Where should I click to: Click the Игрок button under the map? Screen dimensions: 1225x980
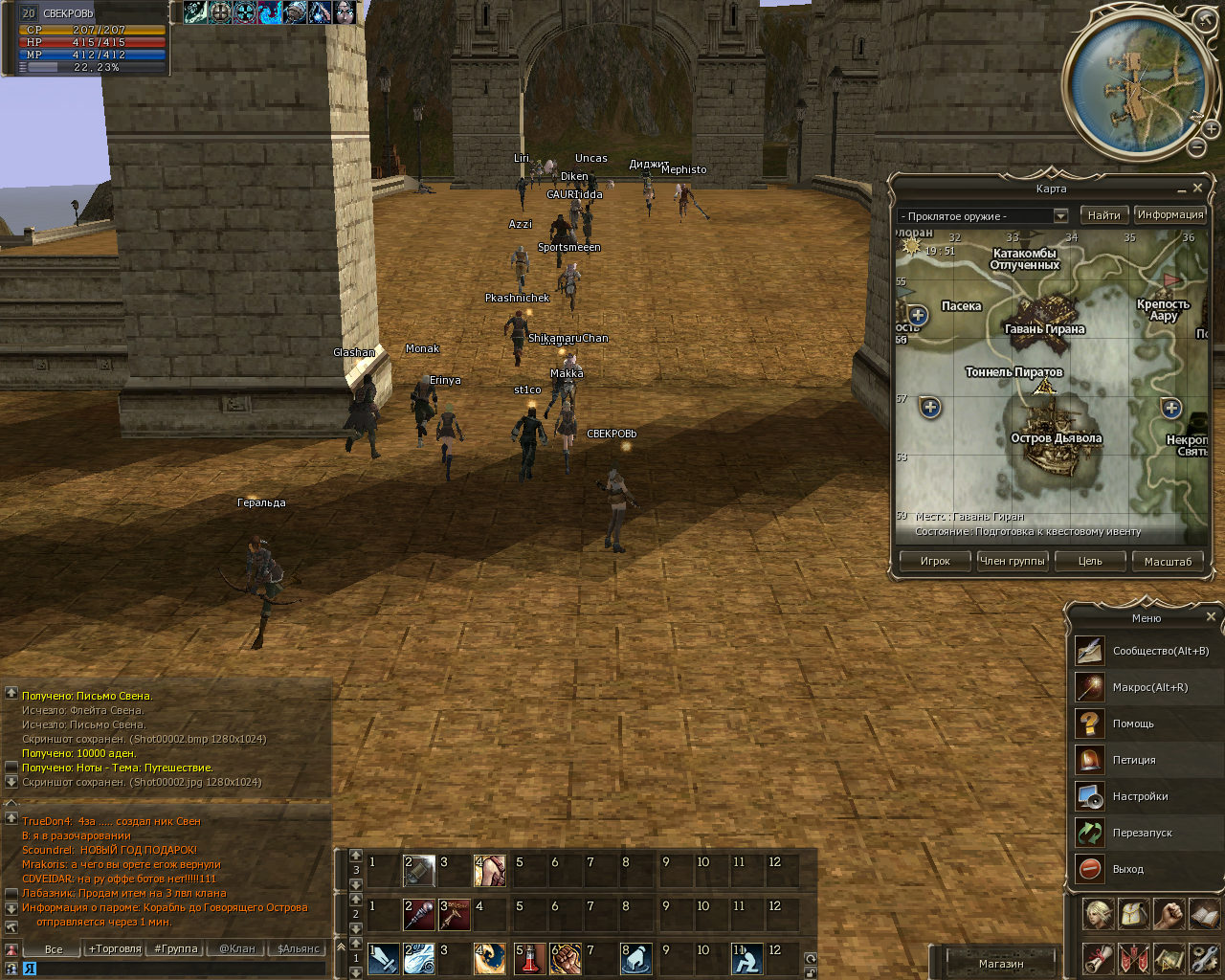(x=935, y=562)
